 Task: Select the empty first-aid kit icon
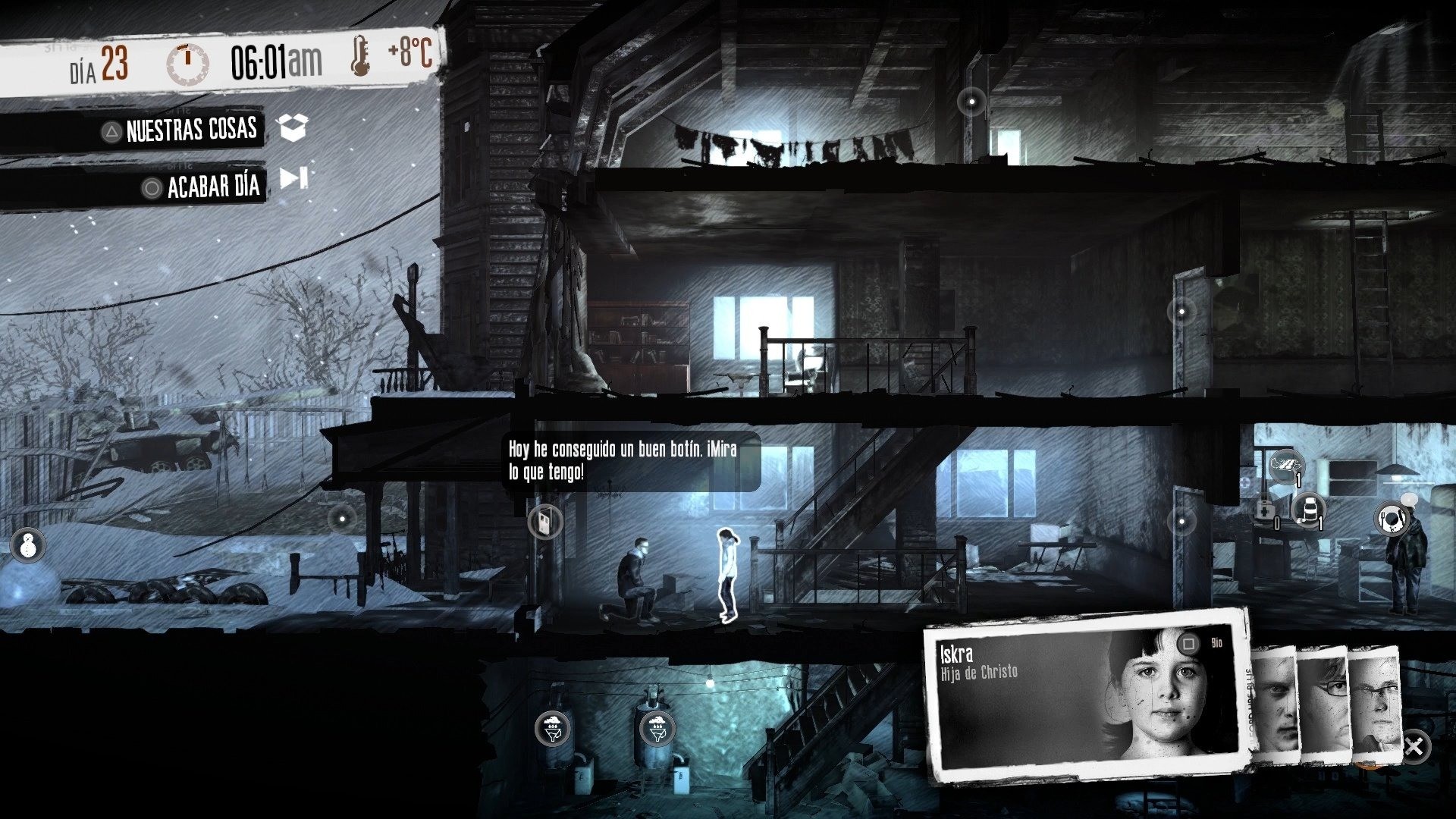(1266, 512)
